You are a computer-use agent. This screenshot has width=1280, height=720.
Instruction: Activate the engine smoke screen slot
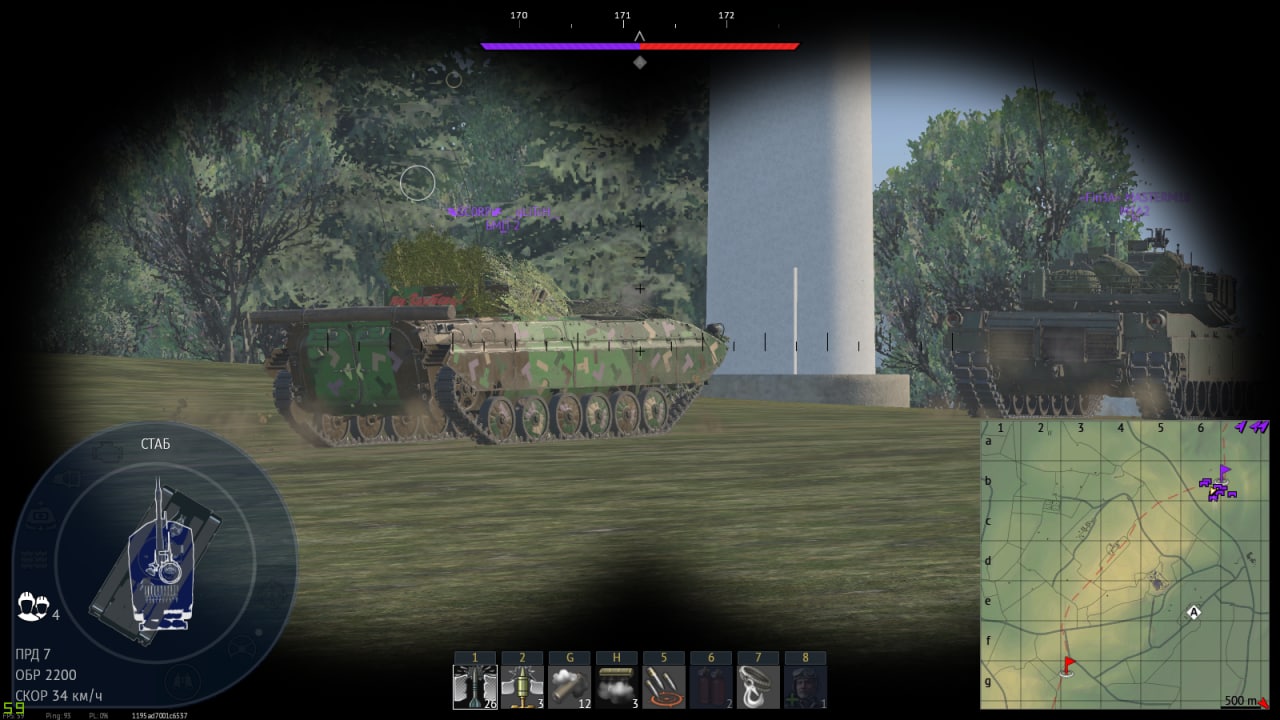coord(616,687)
